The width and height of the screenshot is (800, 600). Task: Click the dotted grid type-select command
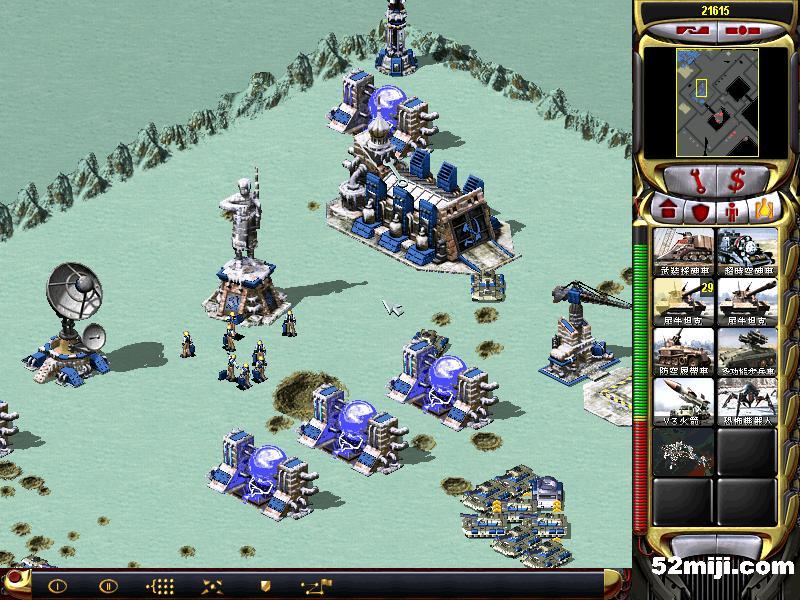[160, 585]
